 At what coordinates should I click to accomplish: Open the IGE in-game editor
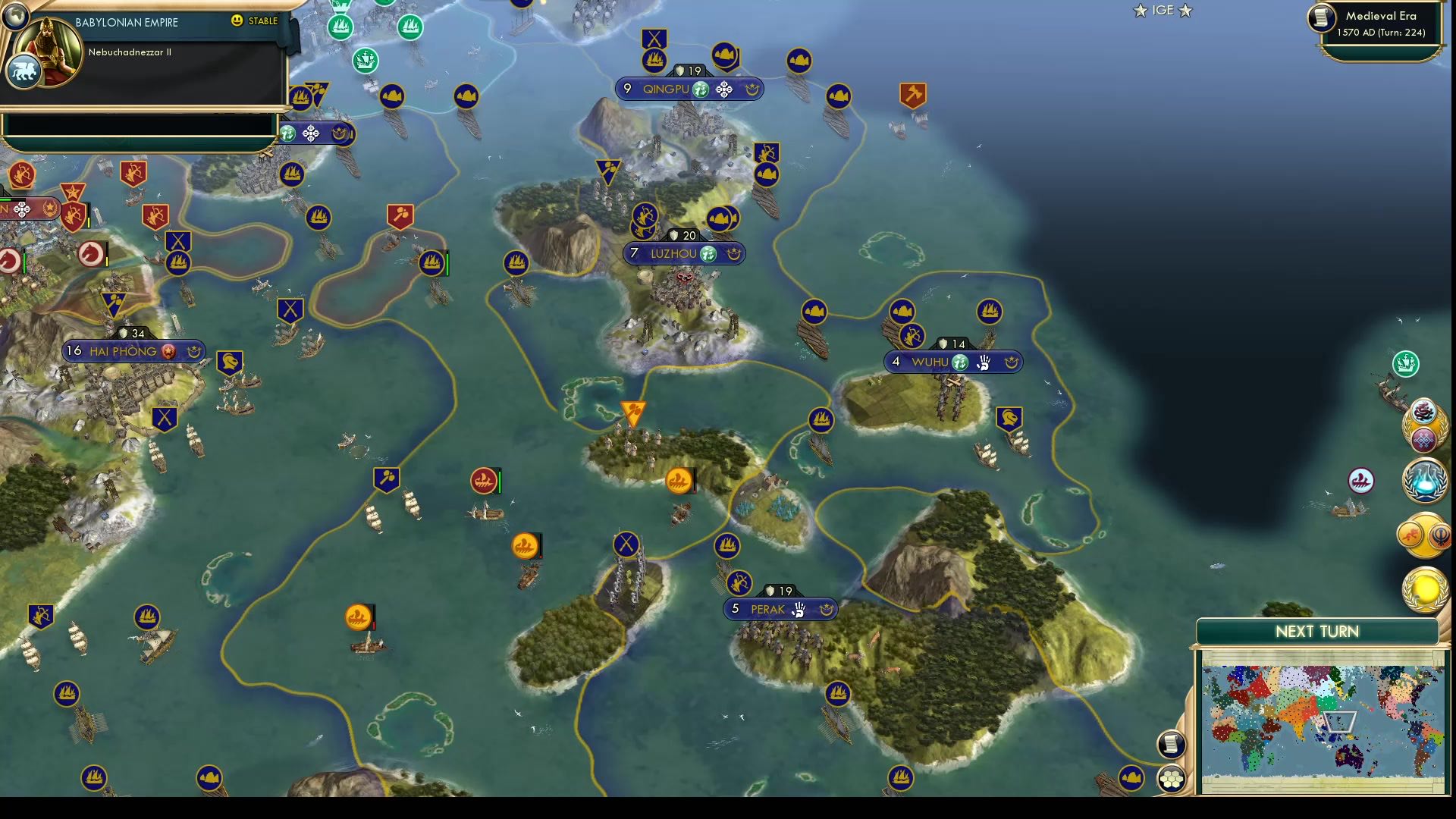click(x=1162, y=11)
